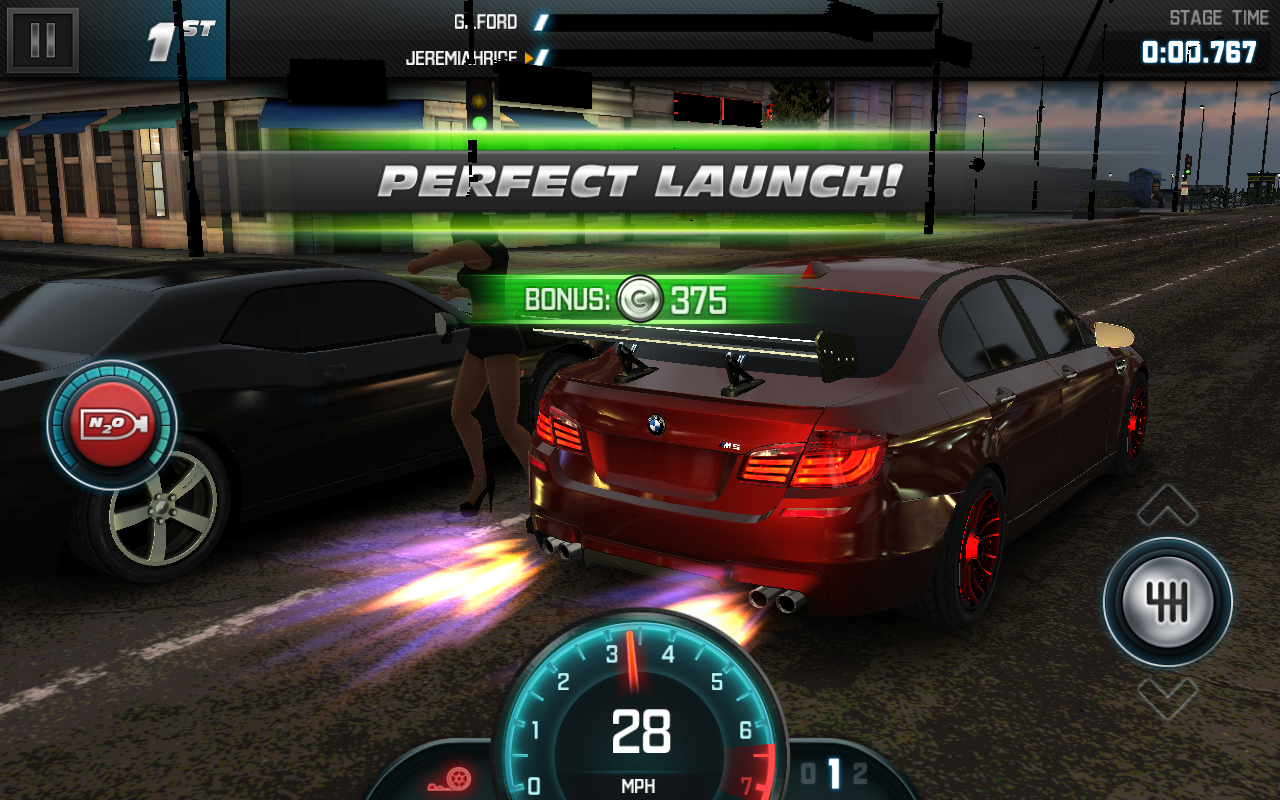1280x800 pixels.
Task: Select the G. FORD leaderboard entry
Action: [x=488, y=21]
